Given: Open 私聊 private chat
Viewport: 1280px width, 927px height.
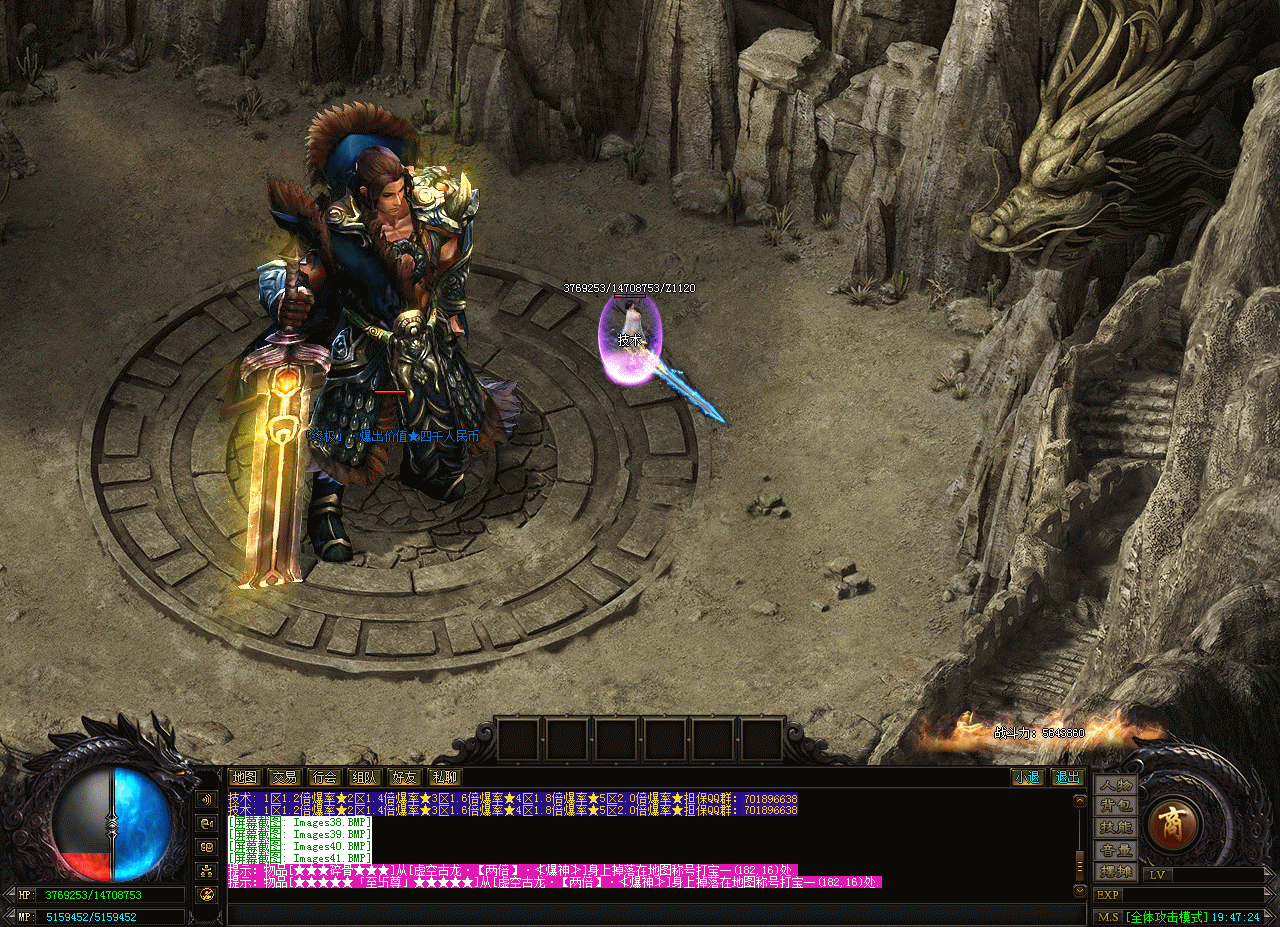Looking at the screenshot, I should (x=444, y=777).
